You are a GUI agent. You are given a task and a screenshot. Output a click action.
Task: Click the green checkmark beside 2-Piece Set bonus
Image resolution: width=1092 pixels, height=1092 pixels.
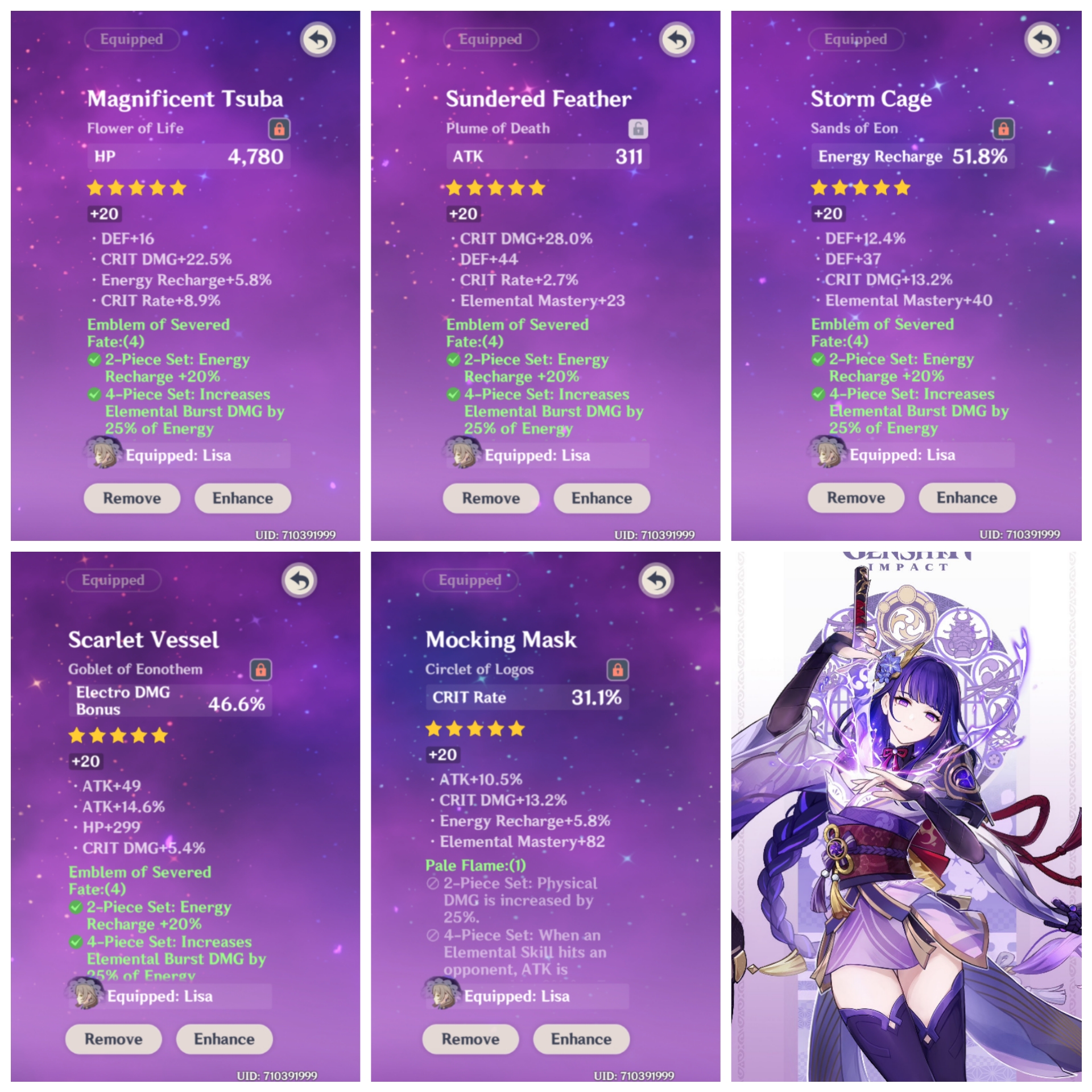click(x=94, y=360)
